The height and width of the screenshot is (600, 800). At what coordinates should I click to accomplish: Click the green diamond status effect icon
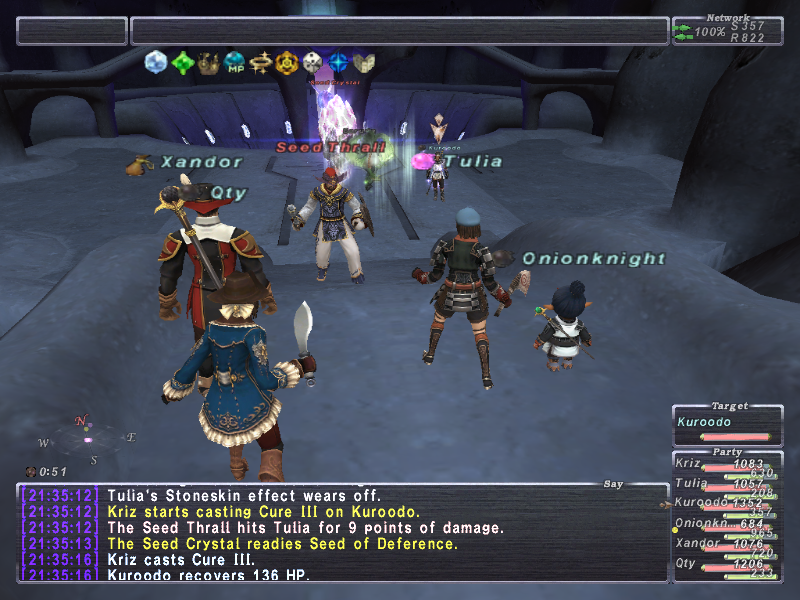pos(182,62)
